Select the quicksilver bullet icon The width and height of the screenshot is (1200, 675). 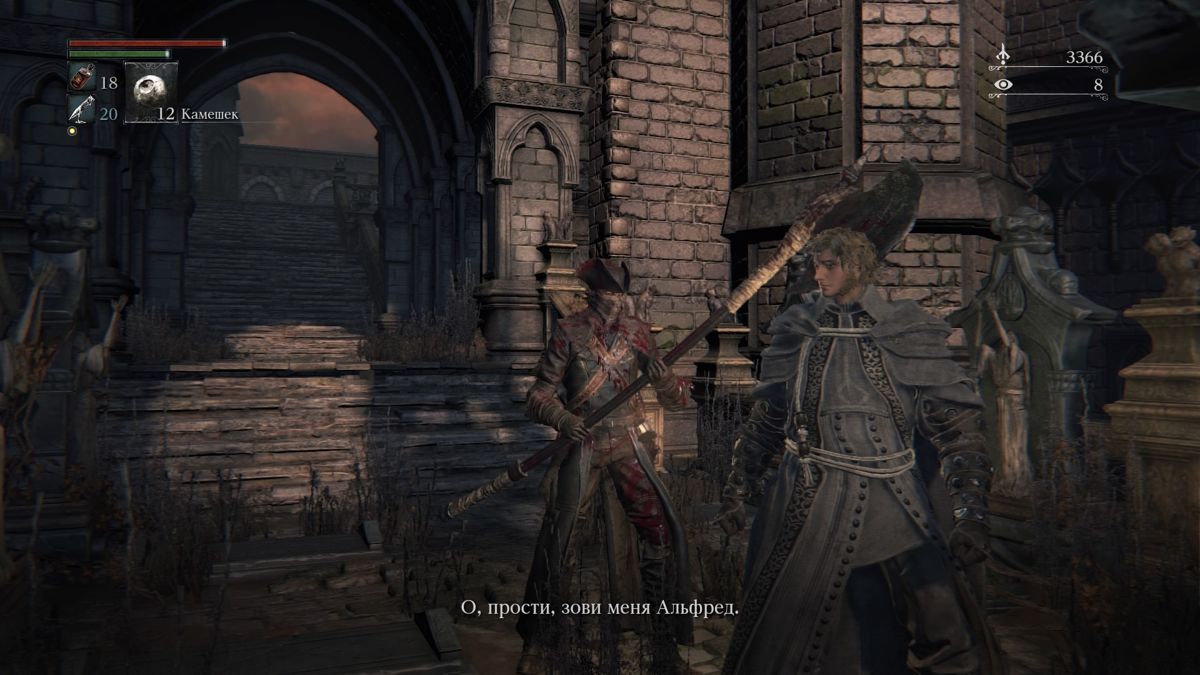[x=81, y=109]
